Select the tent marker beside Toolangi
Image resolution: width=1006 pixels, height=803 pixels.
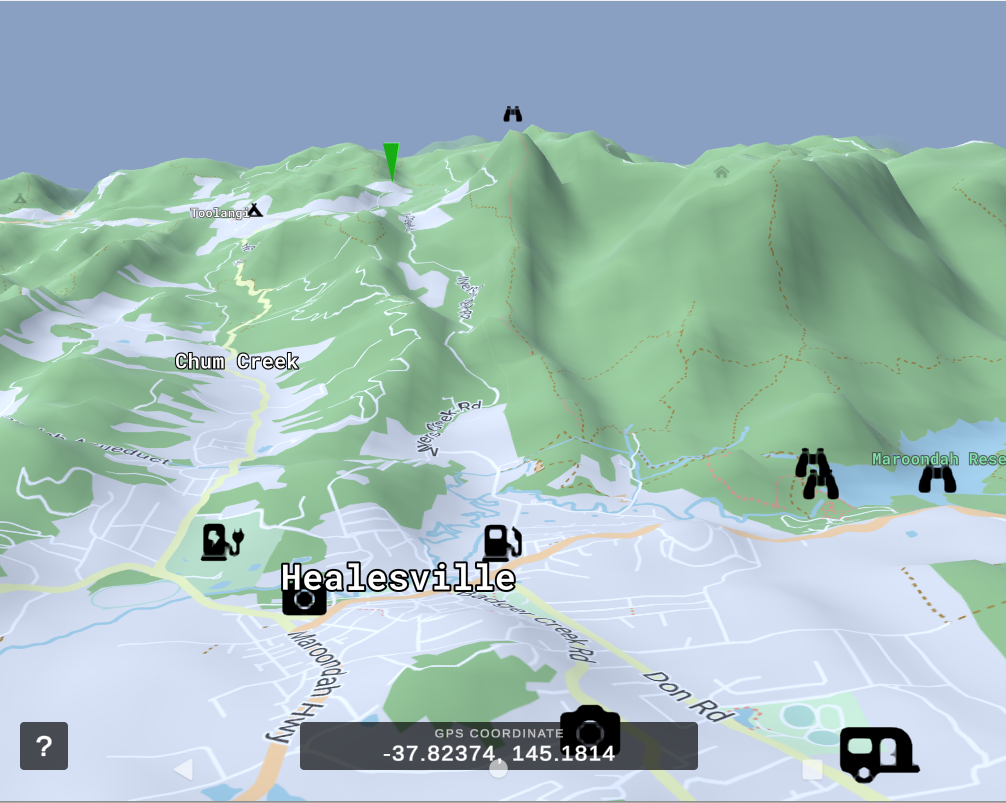[x=255, y=210]
